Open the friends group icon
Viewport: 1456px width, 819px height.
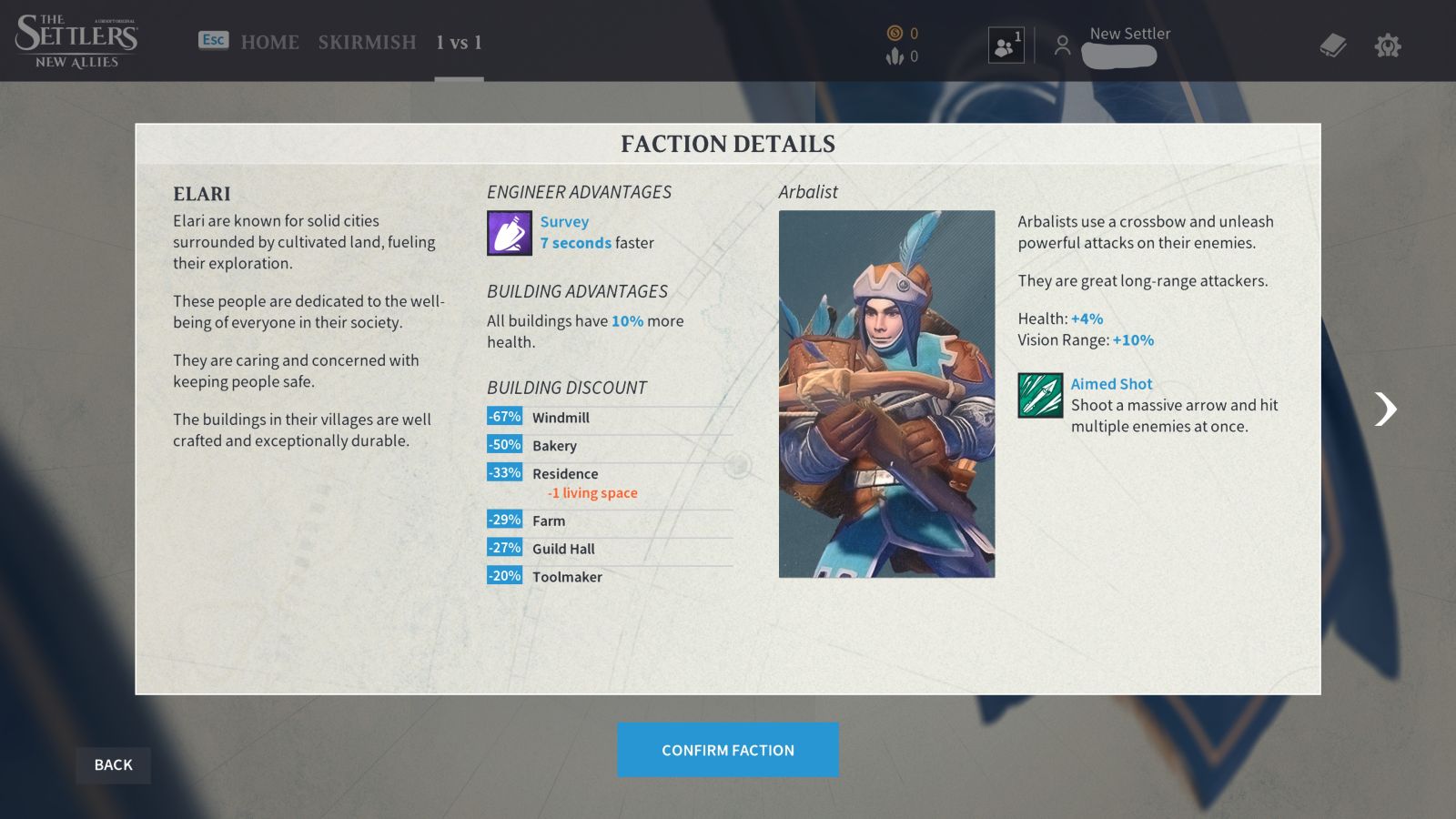[x=1006, y=45]
